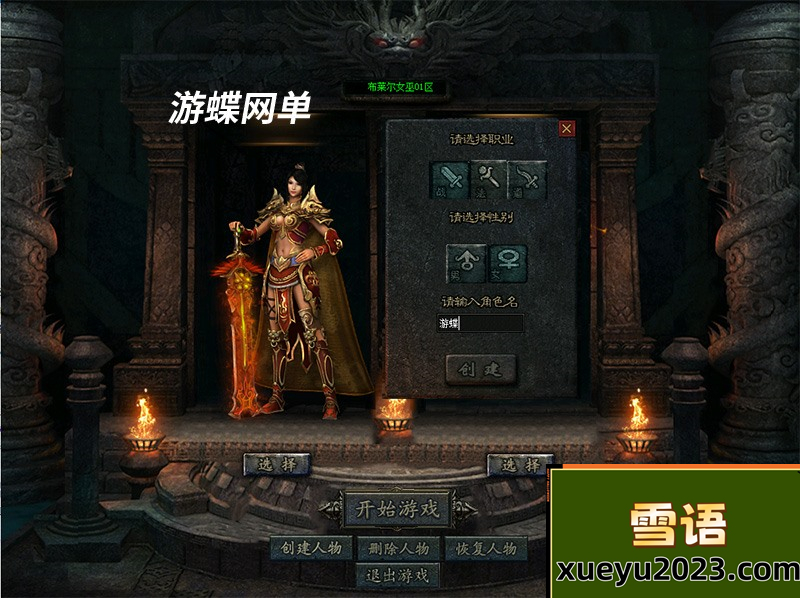Image resolution: width=800 pixels, height=598 pixels.
Task: Pick the mage class staff icon
Action: click(489, 180)
